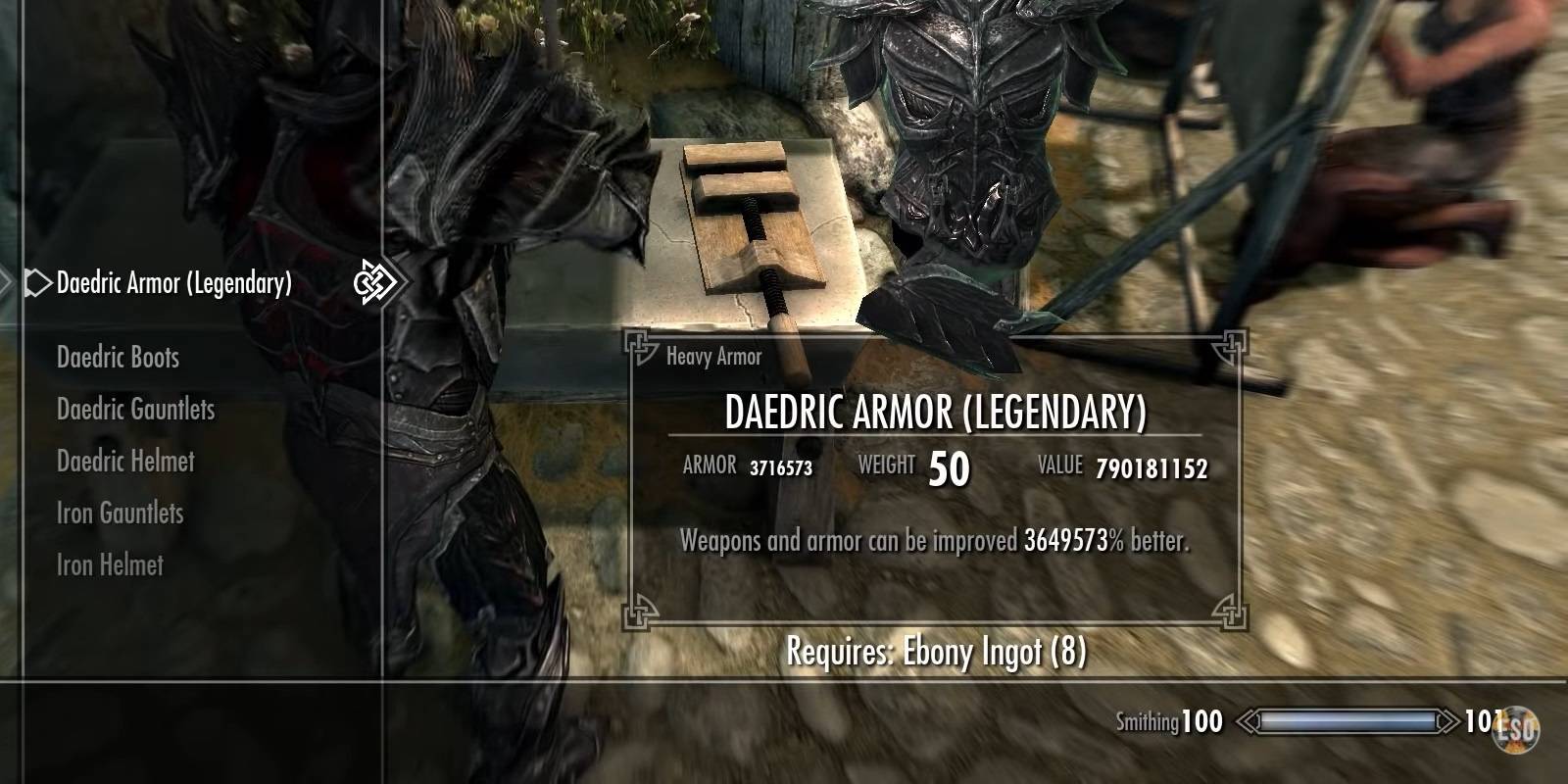The image size is (1568, 784).
Task: Select the Heavy Armor category label
Action: tap(712, 356)
